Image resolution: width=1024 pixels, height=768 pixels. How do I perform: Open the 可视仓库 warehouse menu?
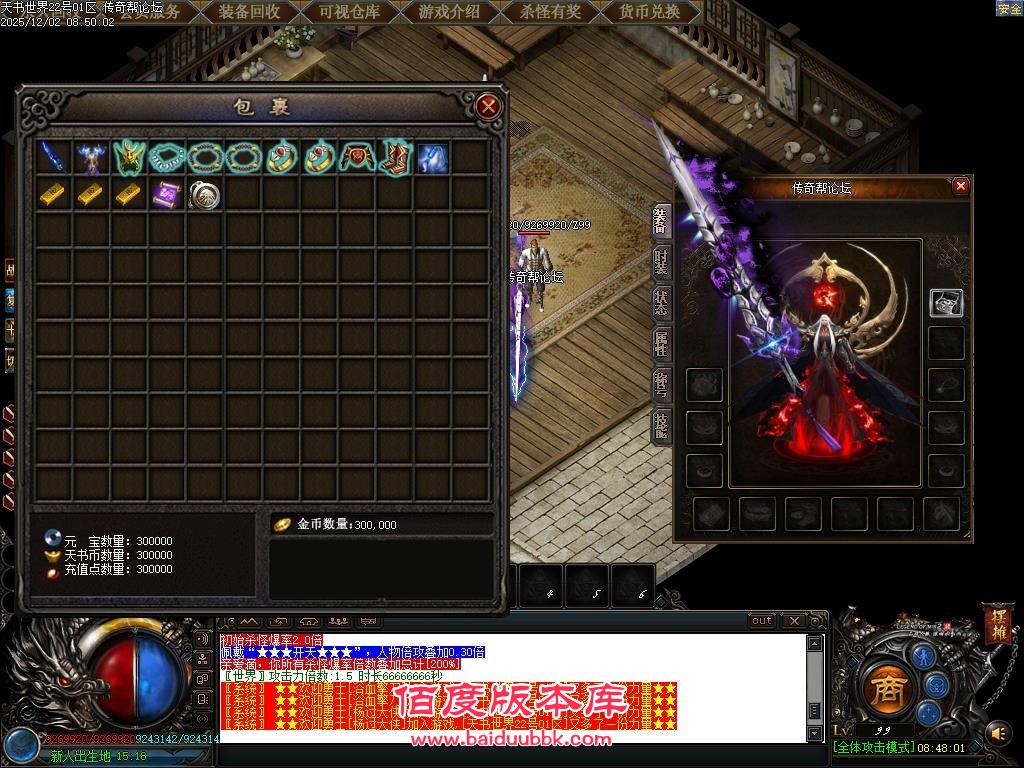click(x=349, y=12)
